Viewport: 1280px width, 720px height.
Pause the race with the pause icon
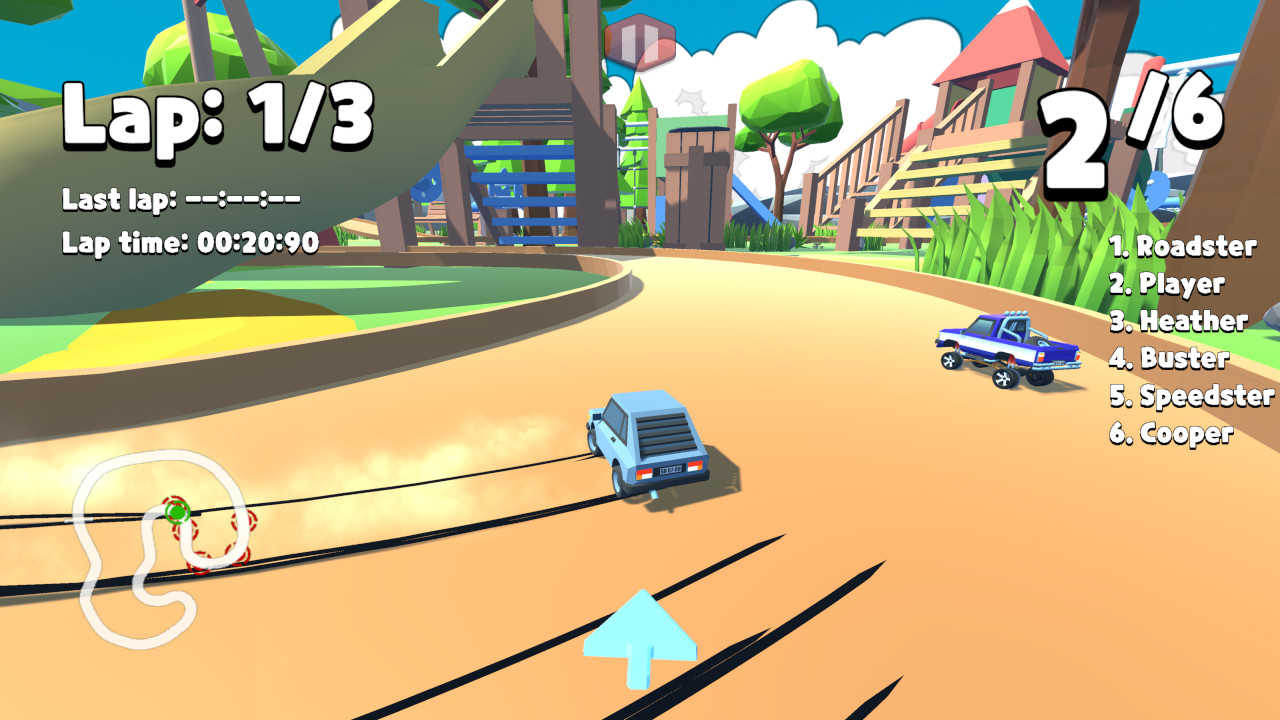(640, 40)
